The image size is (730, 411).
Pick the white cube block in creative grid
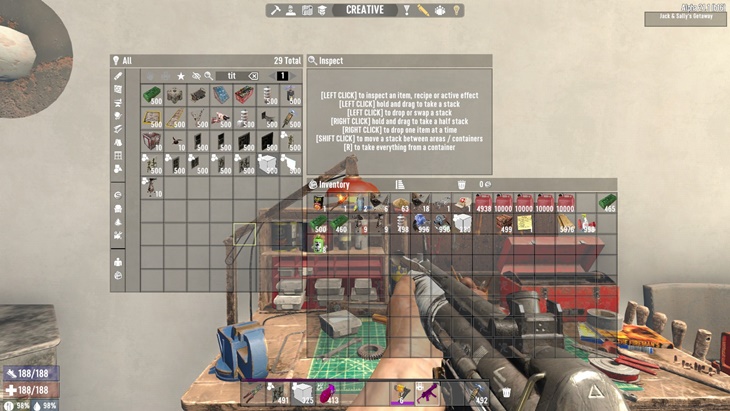click(267, 163)
